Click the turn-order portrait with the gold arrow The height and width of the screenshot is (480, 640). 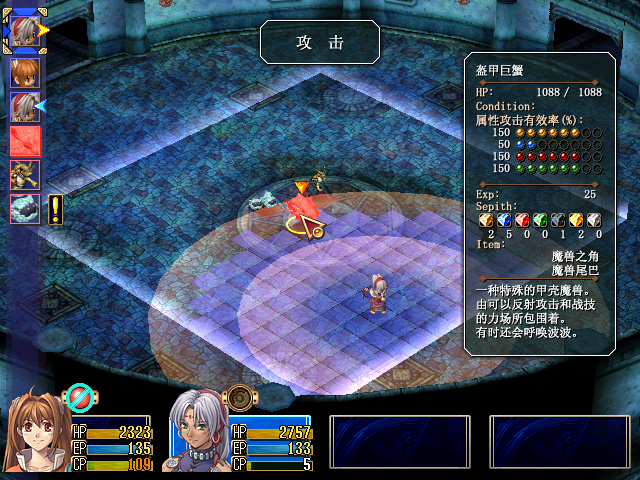click(24, 30)
